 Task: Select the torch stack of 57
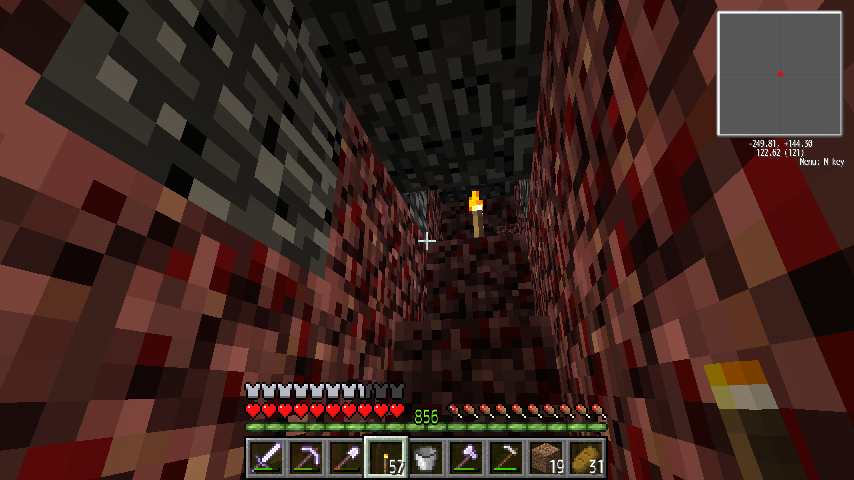coord(386,458)
